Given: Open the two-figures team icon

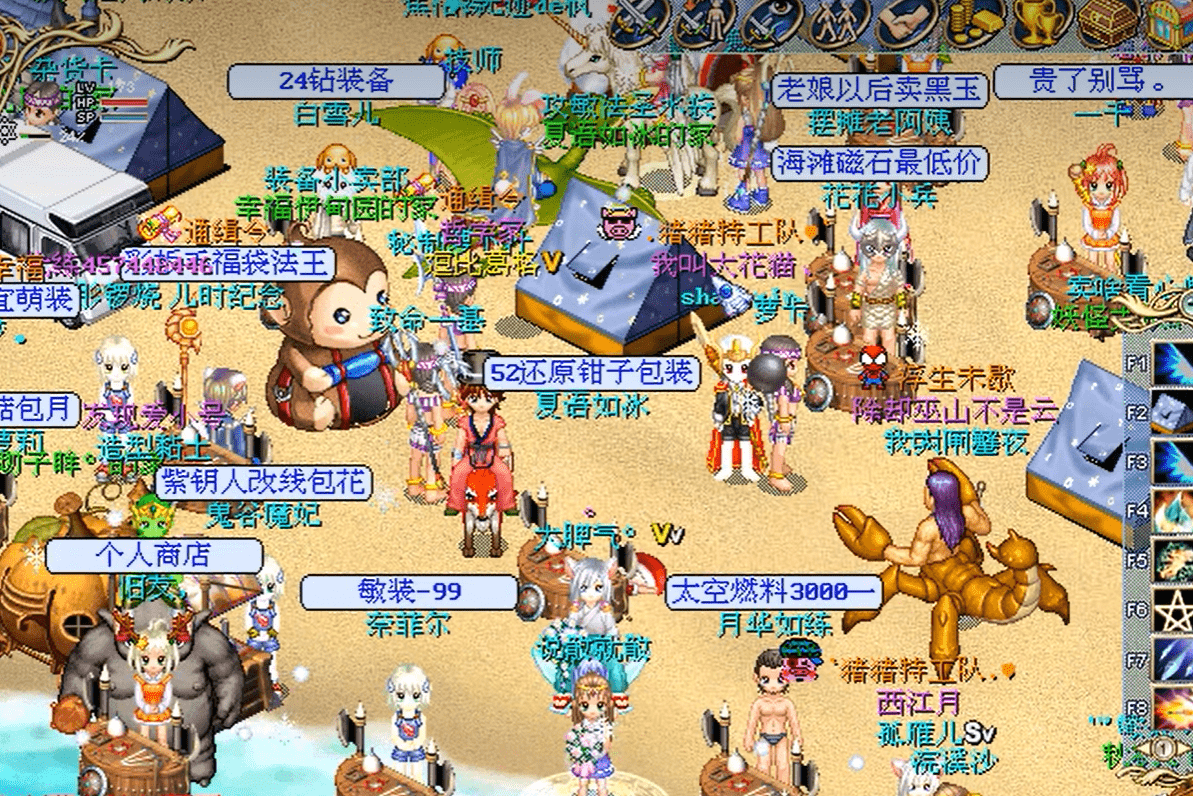Looking at the screenshot, I should [x=838, y=22].
